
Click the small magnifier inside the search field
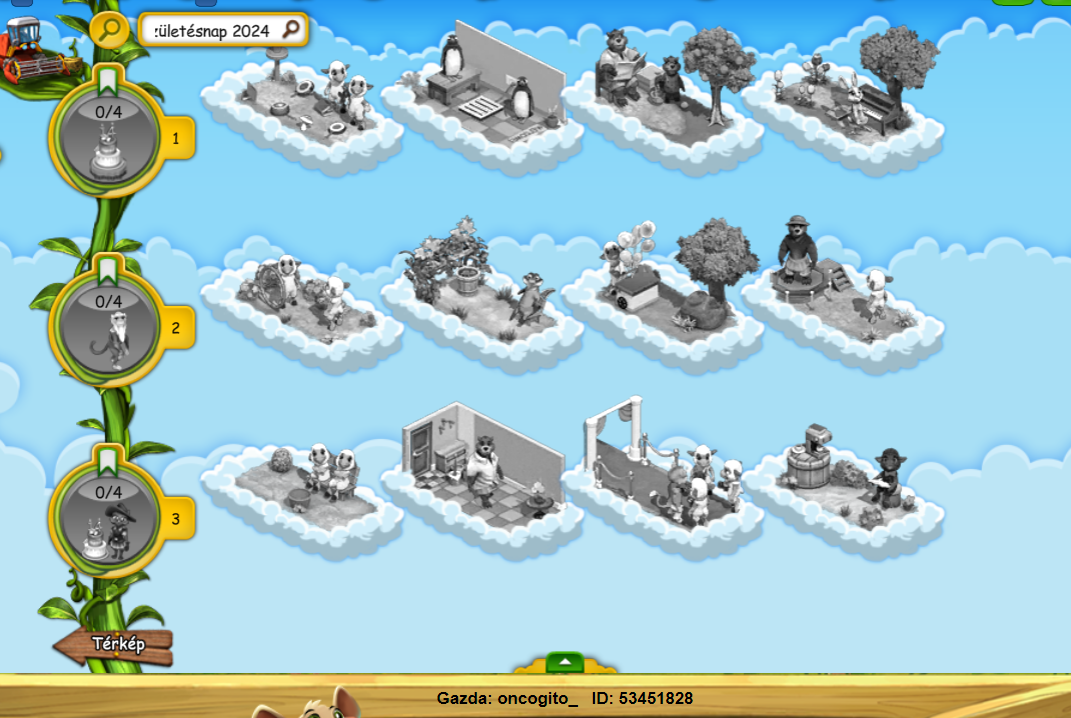291,30
